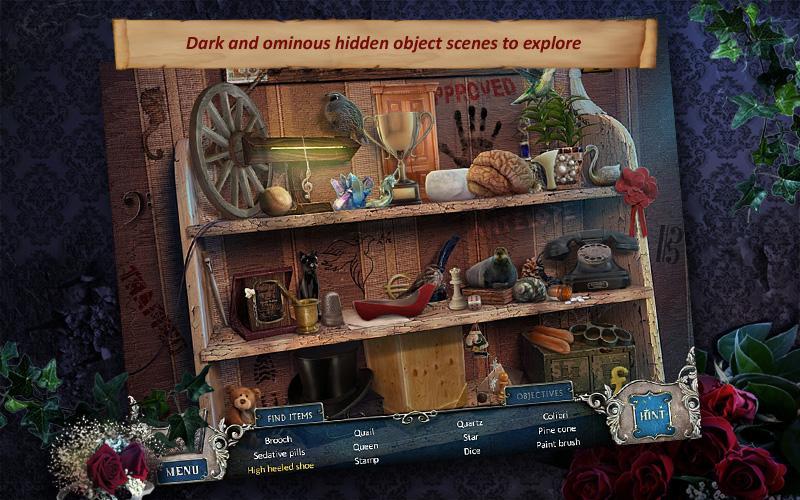This screenshot has width=800, height=500.
Task: Select Queen in the find list
Action: 366,447
